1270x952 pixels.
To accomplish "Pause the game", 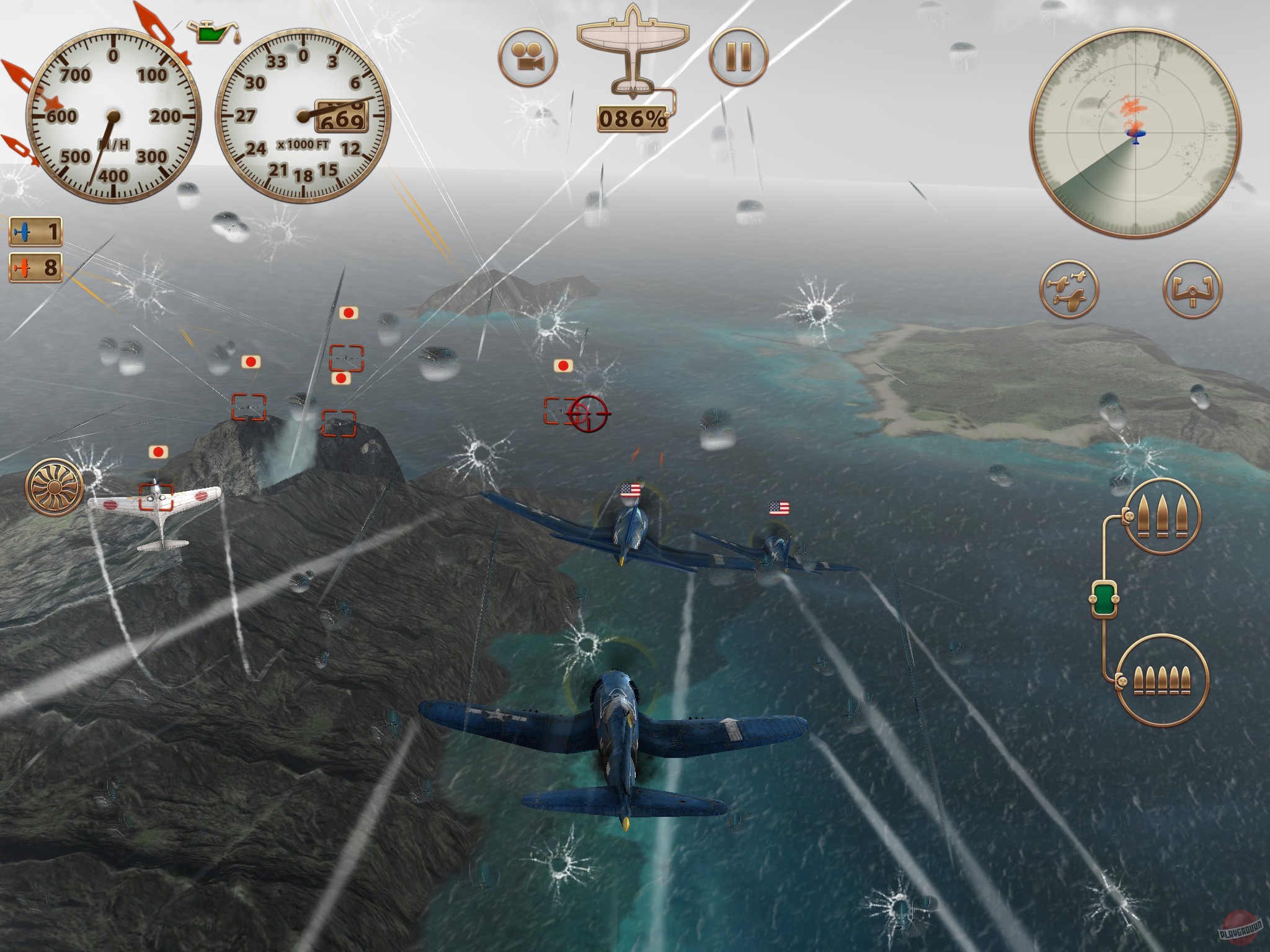I will click(738, 57).
